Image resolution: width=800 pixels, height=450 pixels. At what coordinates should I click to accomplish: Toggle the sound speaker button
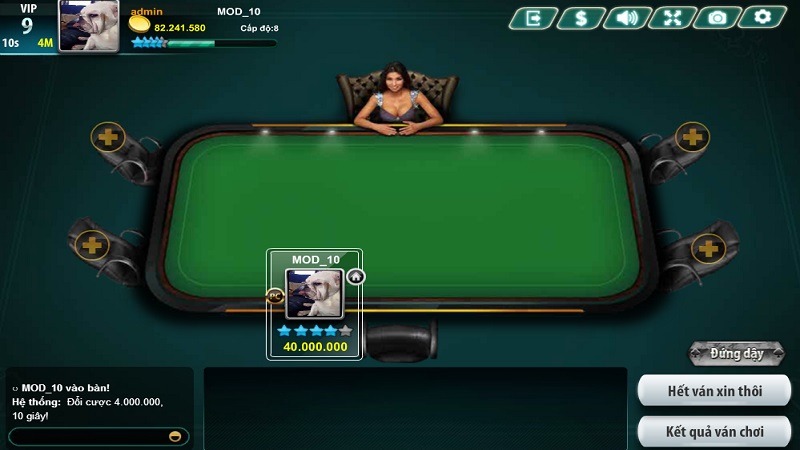click(626, 17)
